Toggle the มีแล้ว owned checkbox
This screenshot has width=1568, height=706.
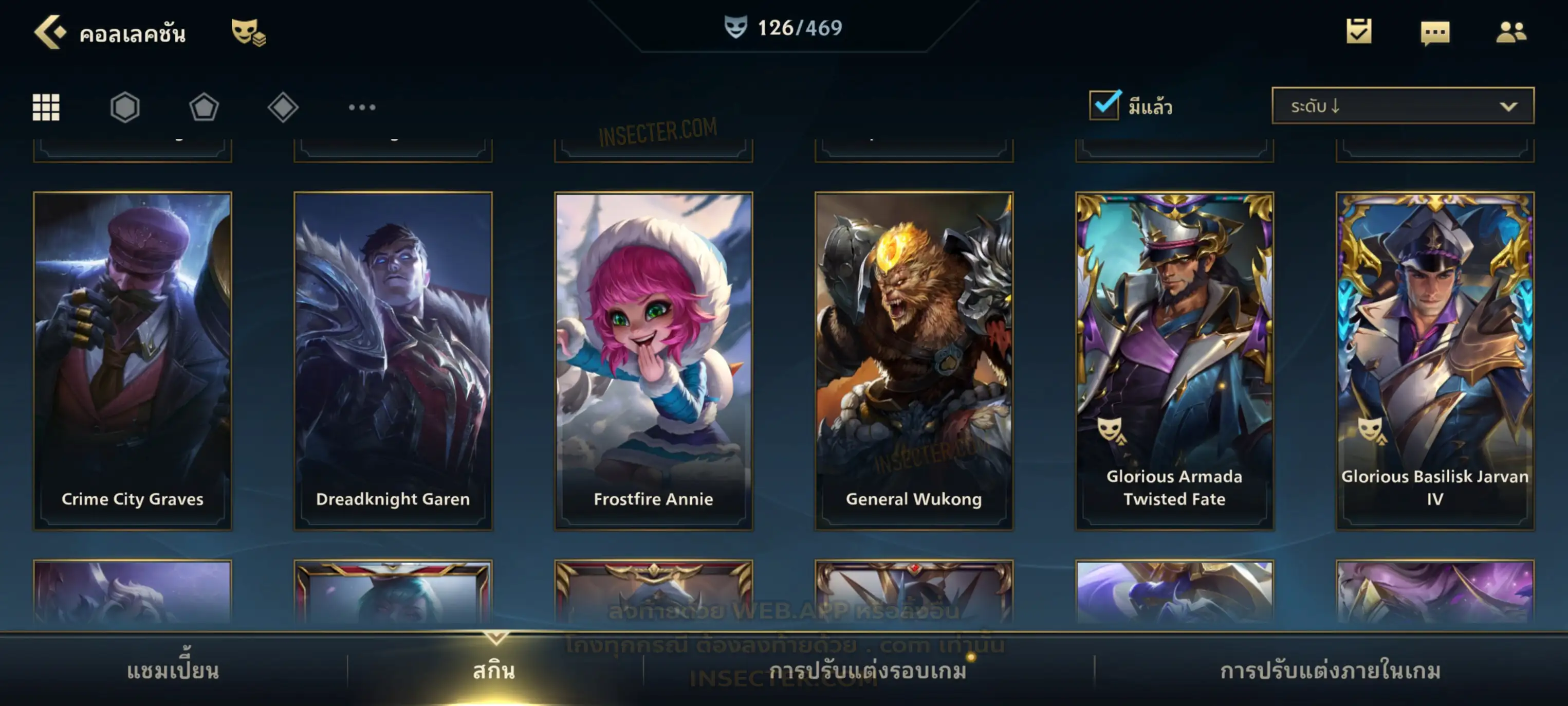click(x=1103, y=105)
